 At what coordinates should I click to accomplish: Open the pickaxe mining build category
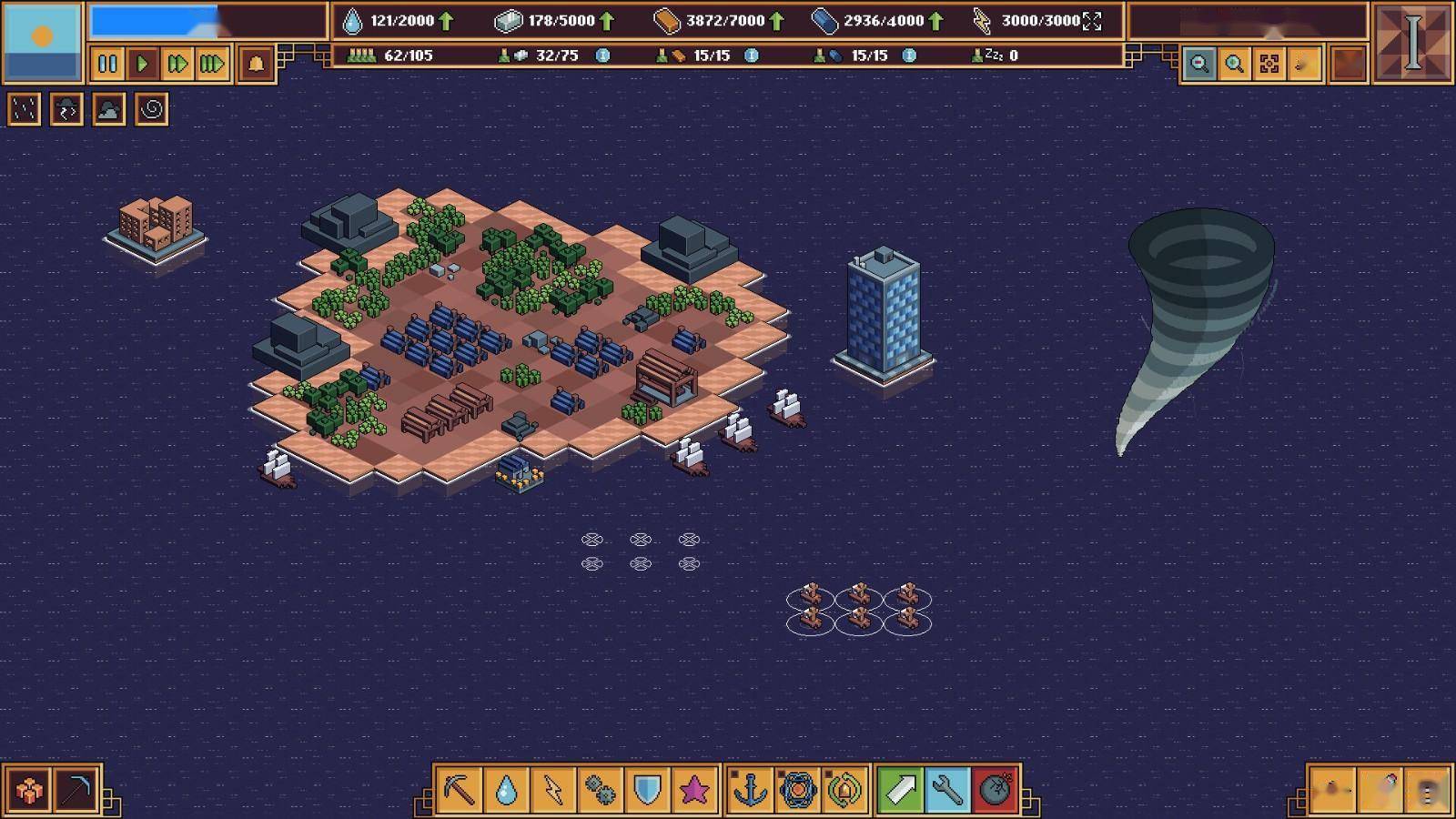point(459,789)
